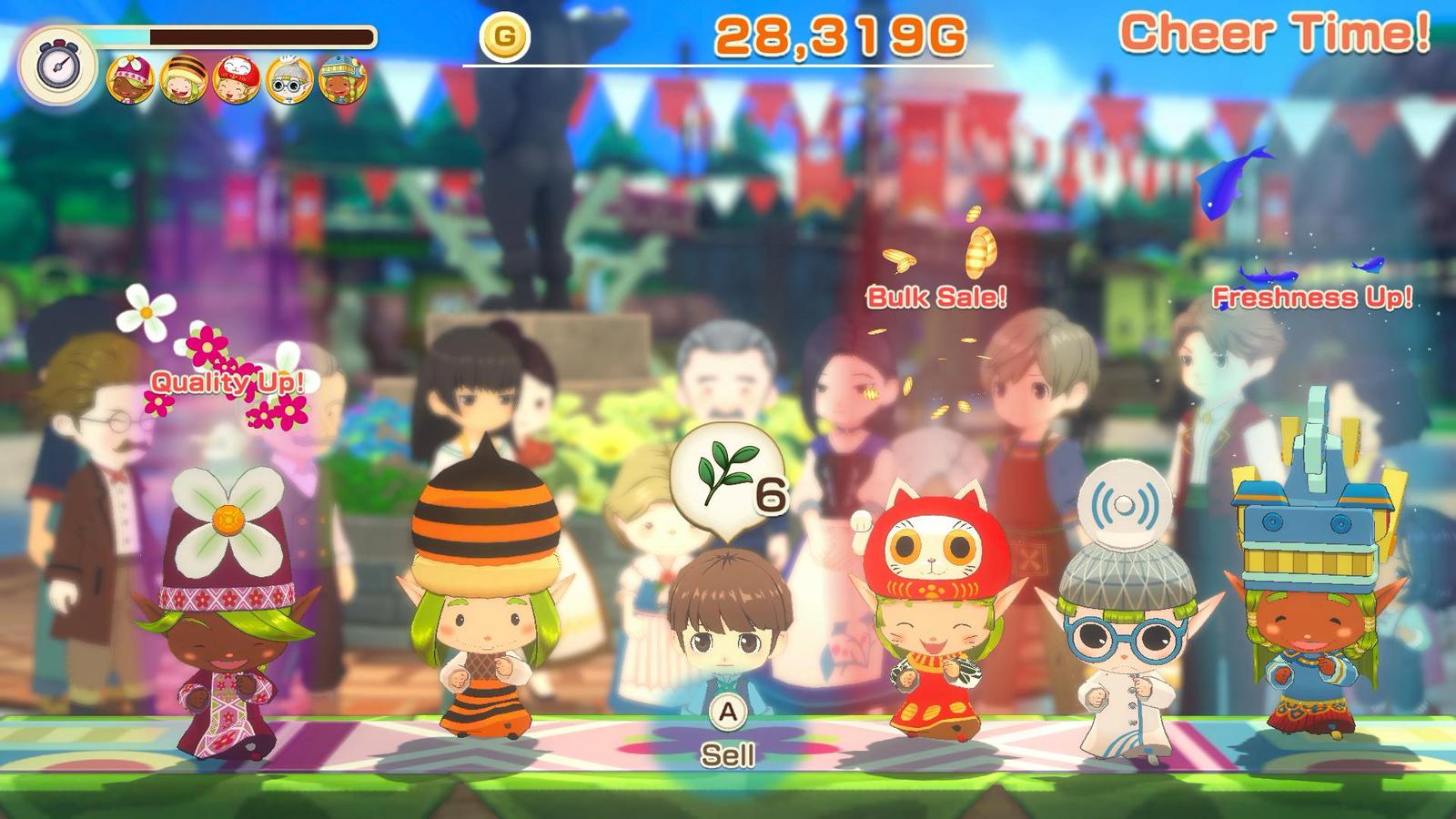Select the blue-cap sprite portrait icon

[344, 79]
